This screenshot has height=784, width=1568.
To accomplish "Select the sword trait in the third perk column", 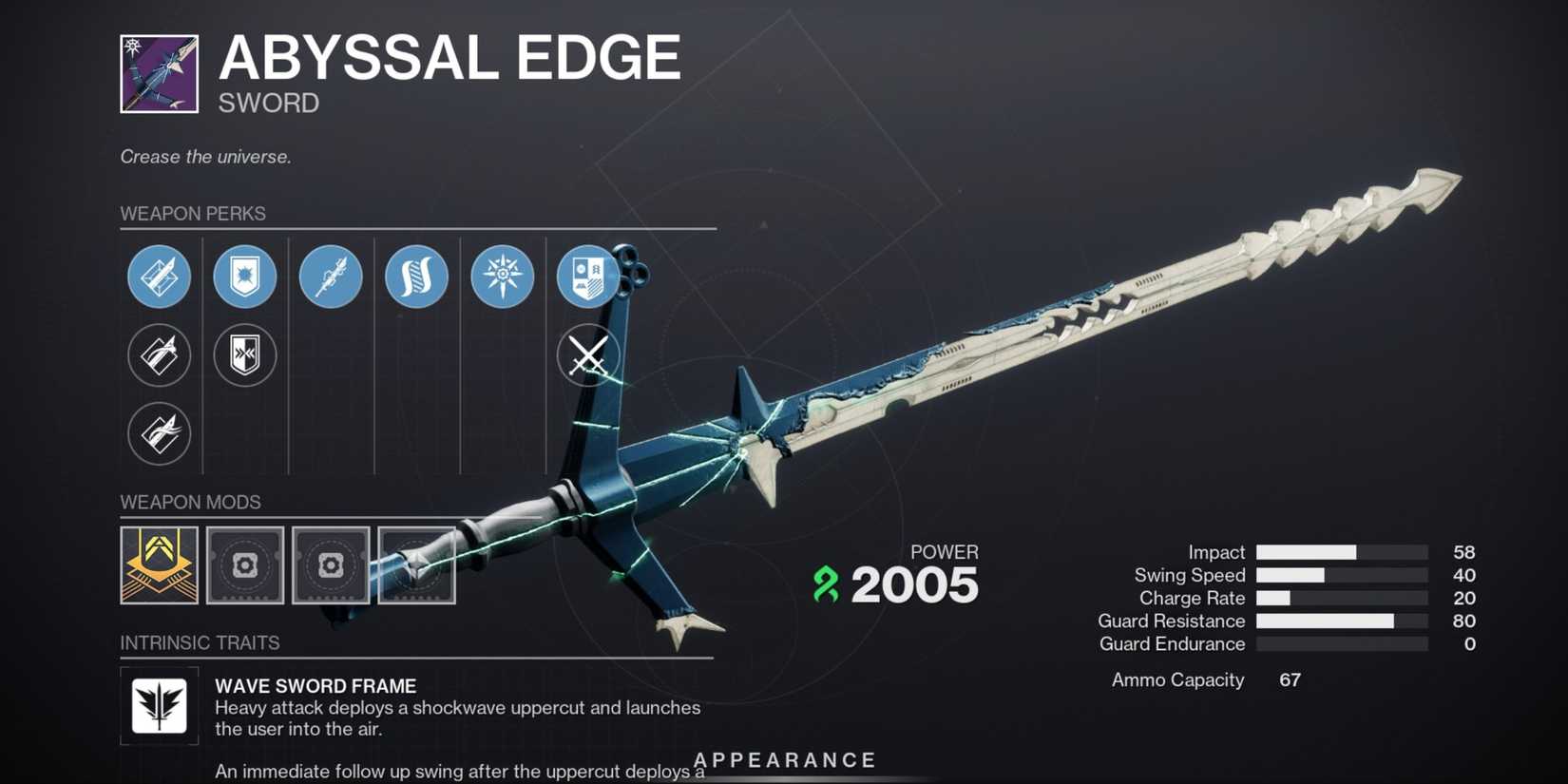I will 330,277.
